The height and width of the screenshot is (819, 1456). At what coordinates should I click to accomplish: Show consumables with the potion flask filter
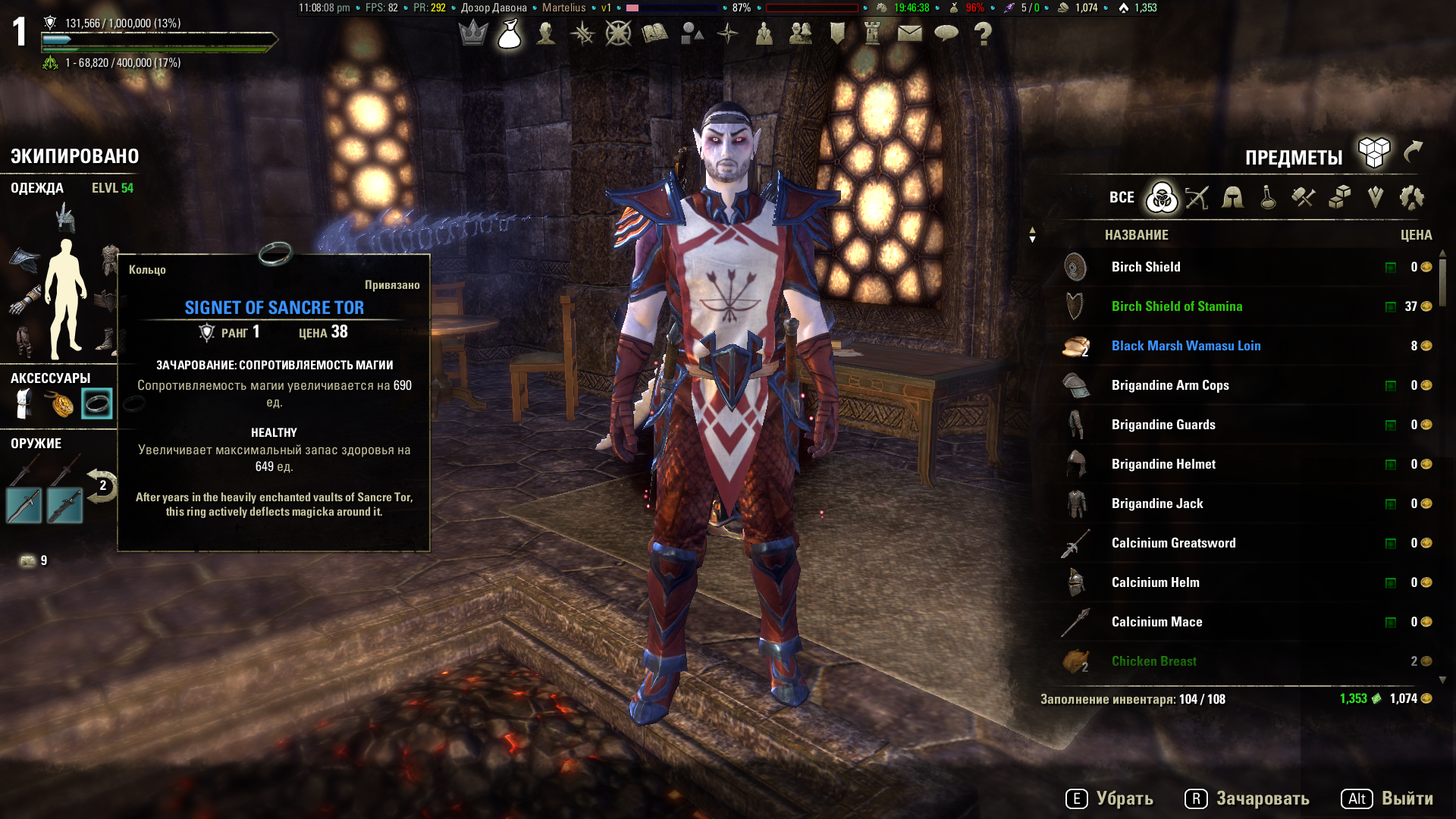1268,198
